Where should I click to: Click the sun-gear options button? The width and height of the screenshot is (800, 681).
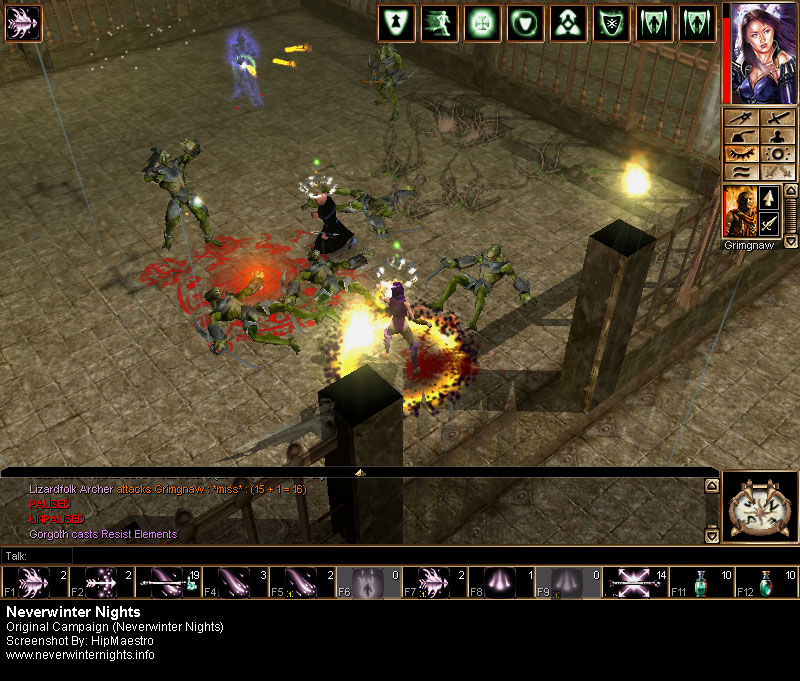click(x=777, y=154)
